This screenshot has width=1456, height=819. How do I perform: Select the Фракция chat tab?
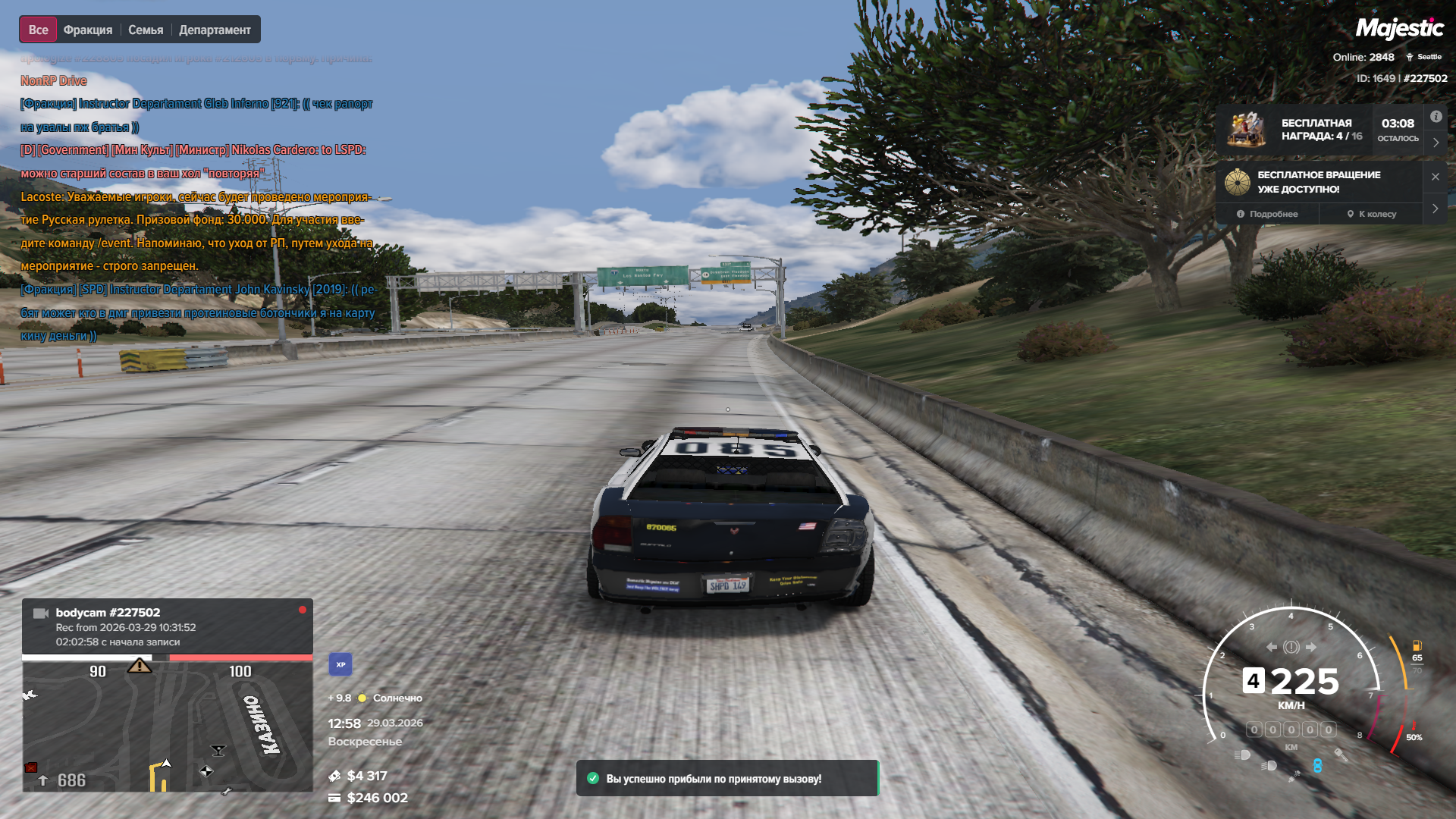(x=88, y=30)
